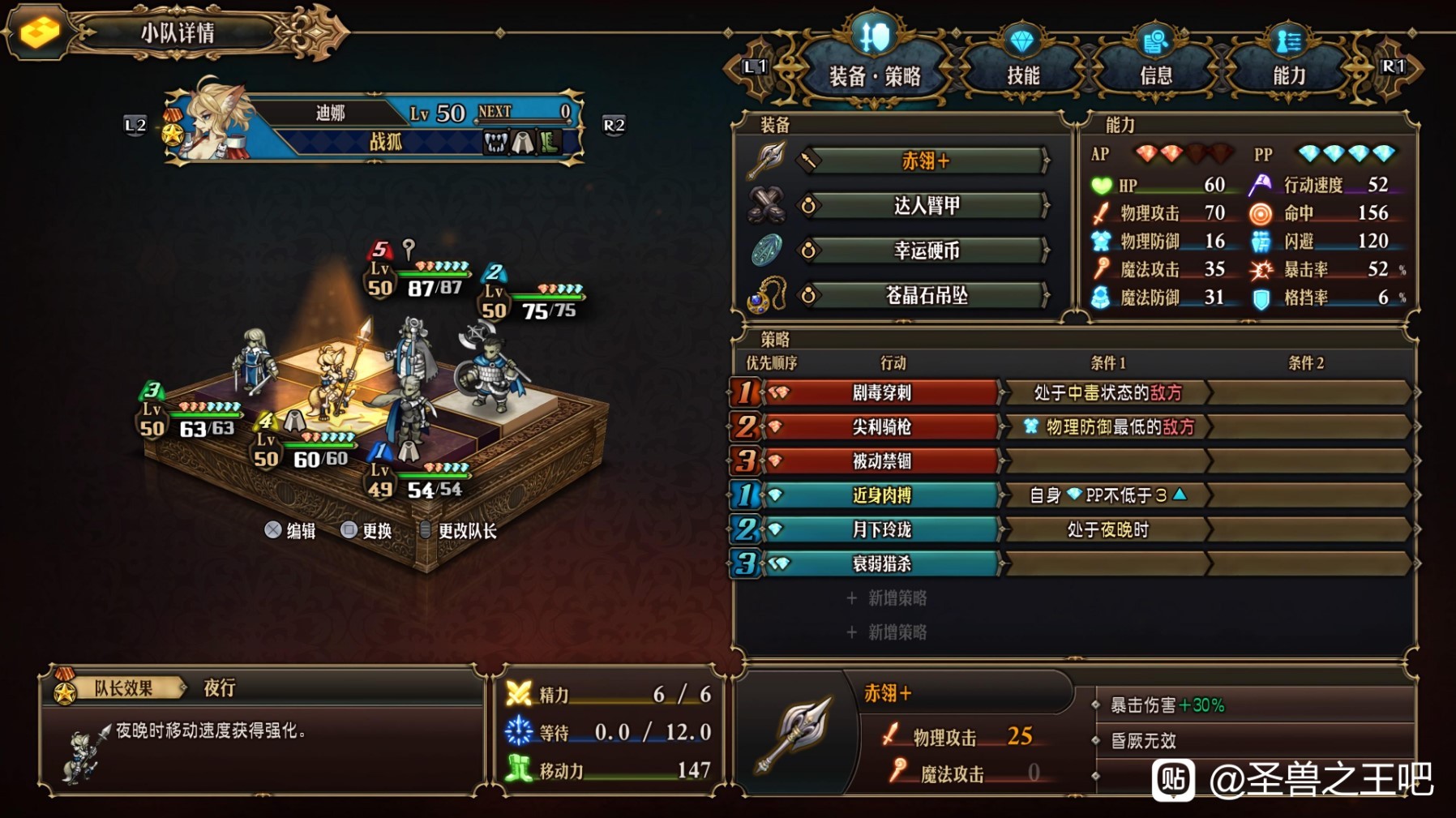Click the pendant icon for 苍晶石吊坠
This screenshot has width=1456, height=818.
pyautogui.click(x=769, y=296)
